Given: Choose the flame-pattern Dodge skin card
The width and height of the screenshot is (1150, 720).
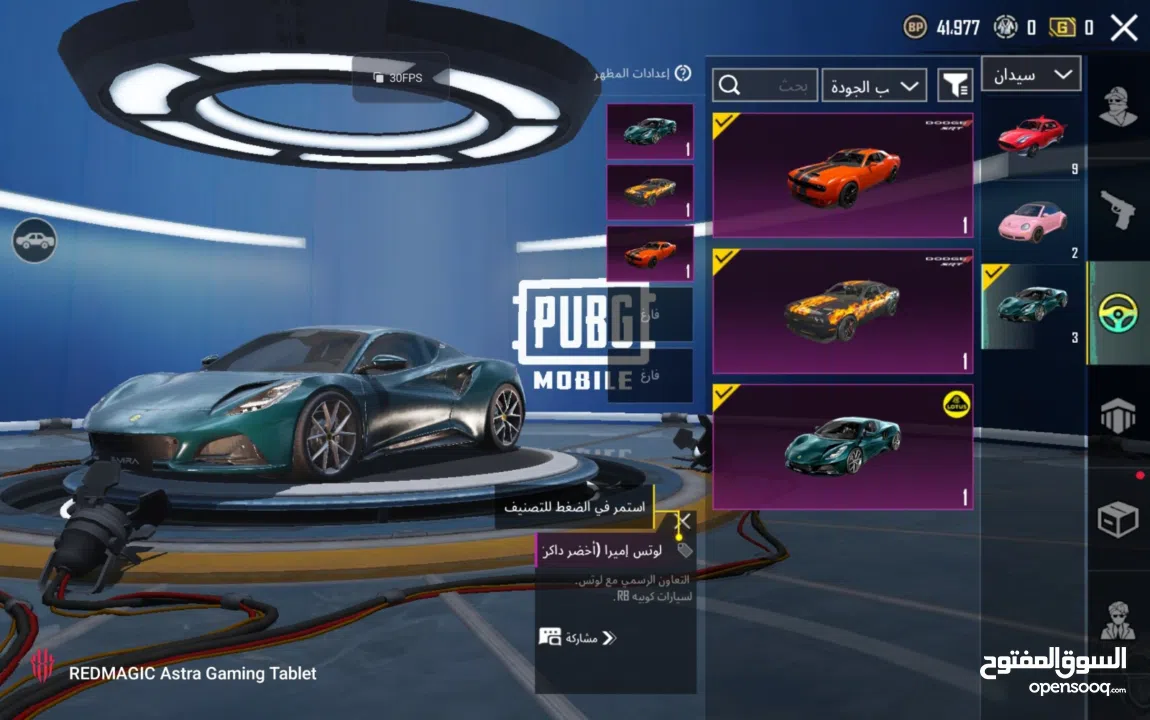Looking at the screenshot, I should 842,311.
